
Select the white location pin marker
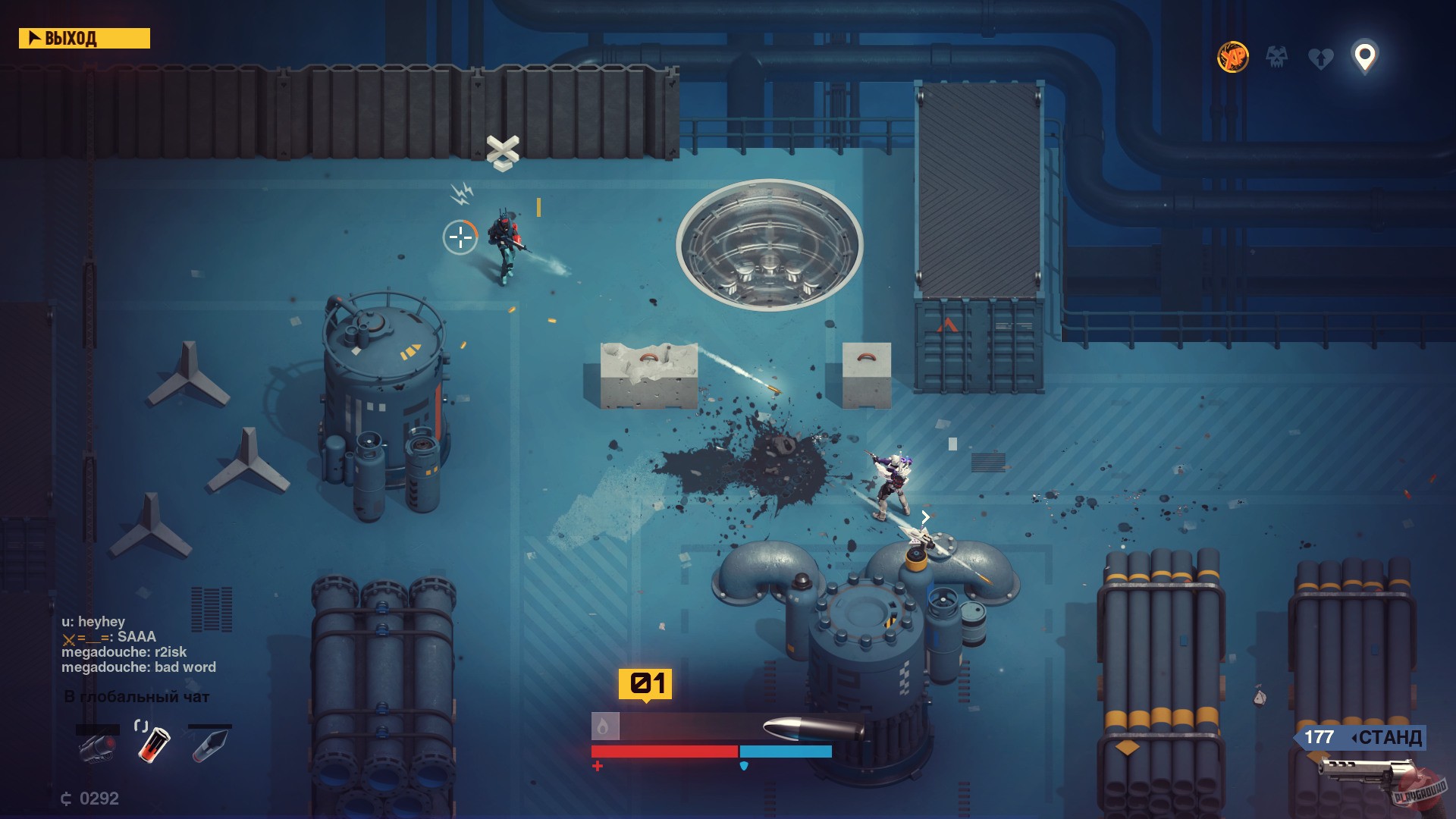pyautogui.click(x=1364, y=56)
